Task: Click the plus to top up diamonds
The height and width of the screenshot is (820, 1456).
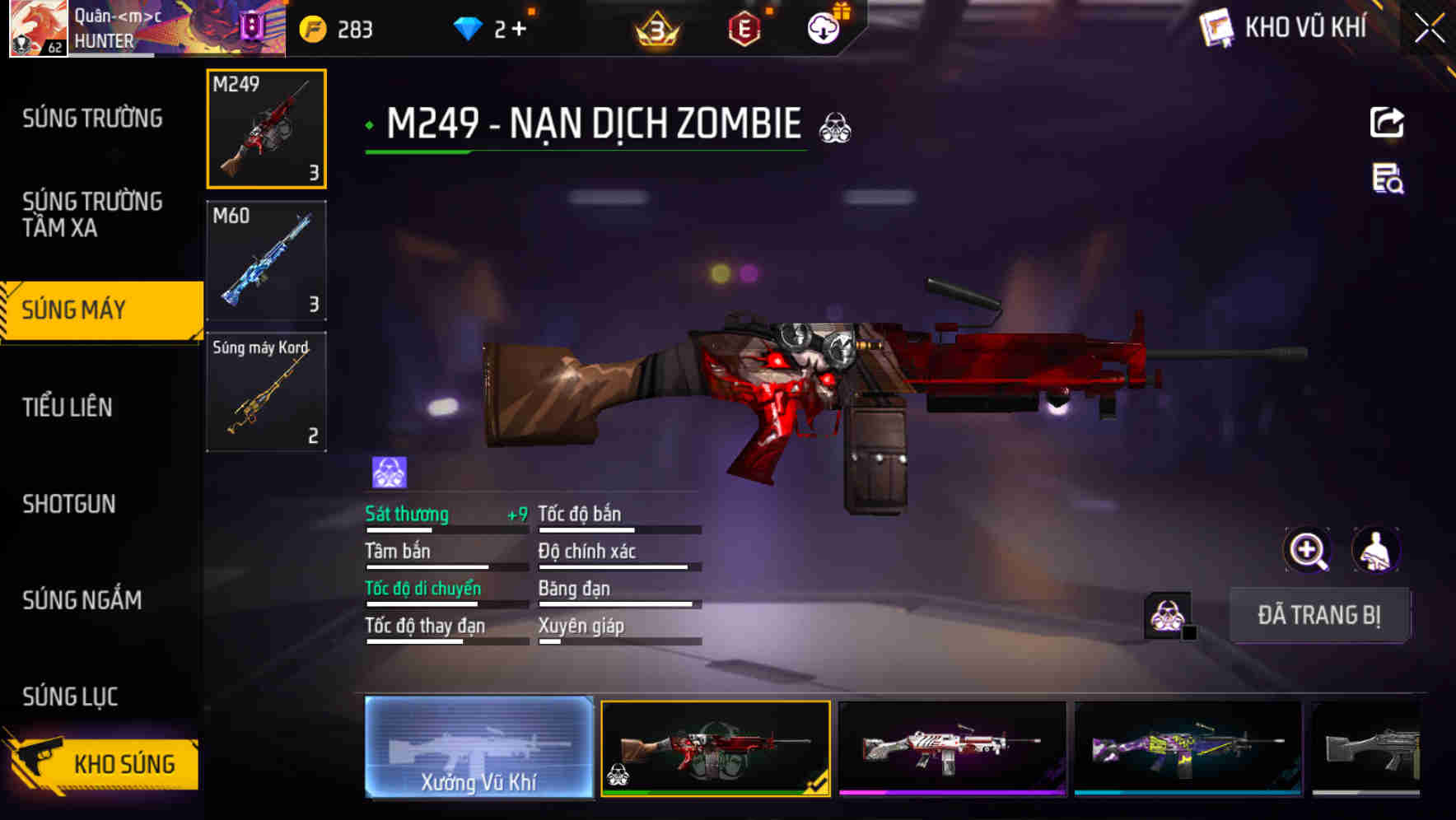Action: (521, 27)
